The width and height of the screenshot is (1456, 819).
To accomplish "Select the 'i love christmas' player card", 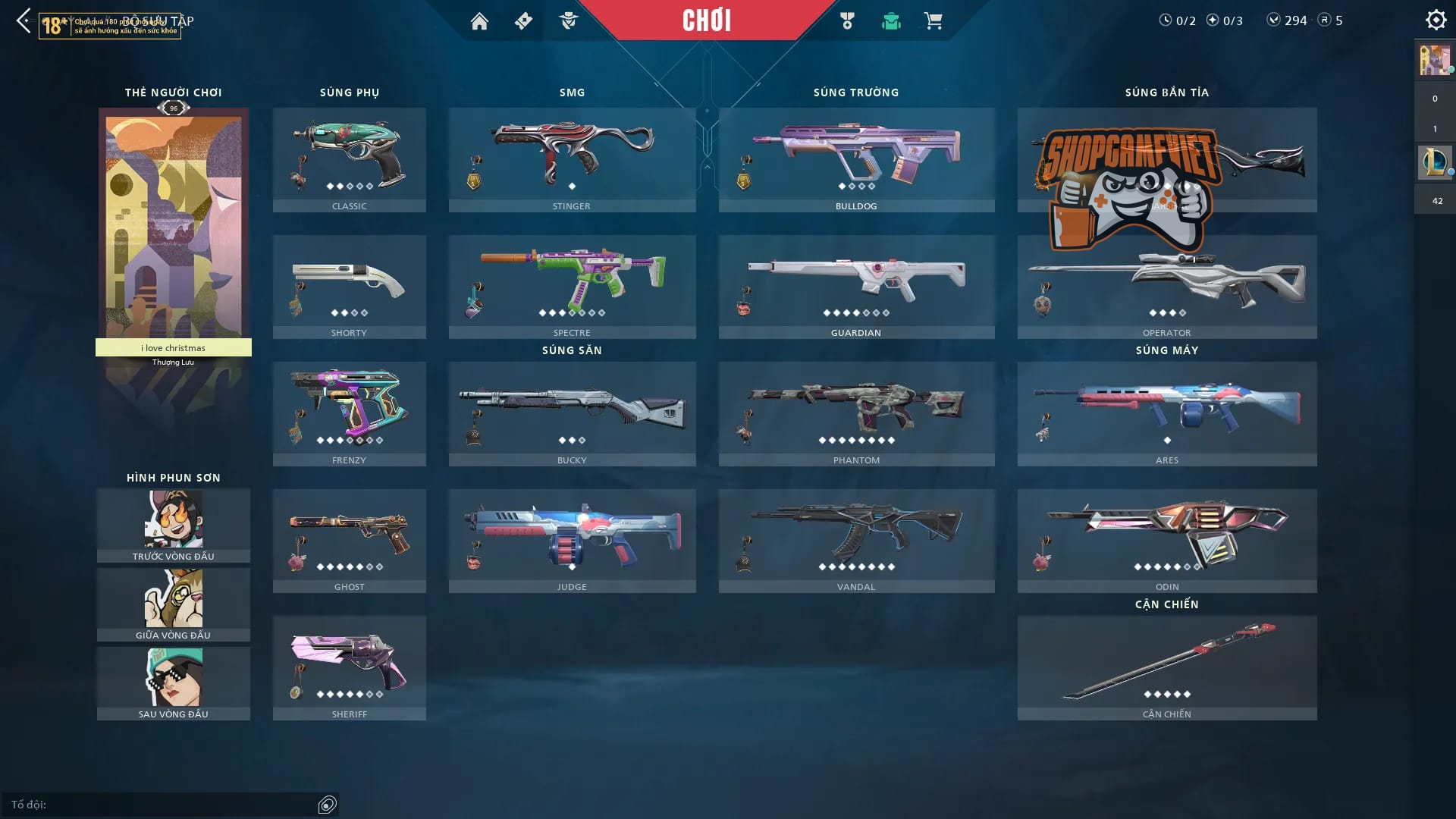I will (173, 227).
